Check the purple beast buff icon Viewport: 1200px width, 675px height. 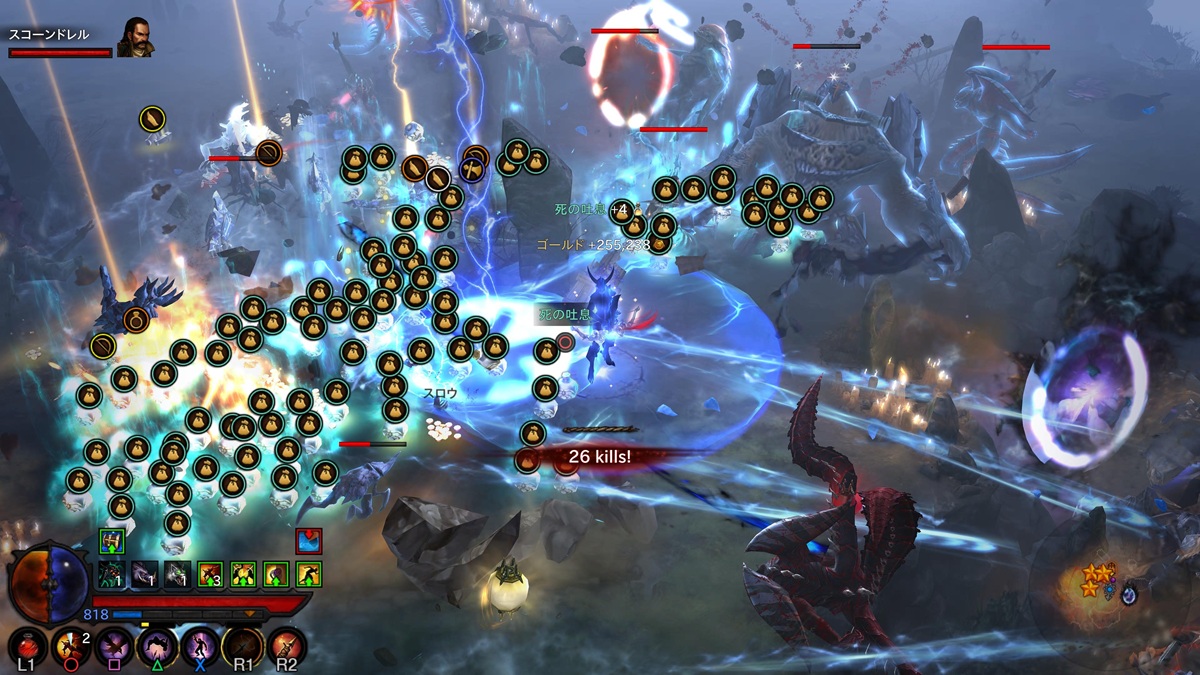[145, 574]
